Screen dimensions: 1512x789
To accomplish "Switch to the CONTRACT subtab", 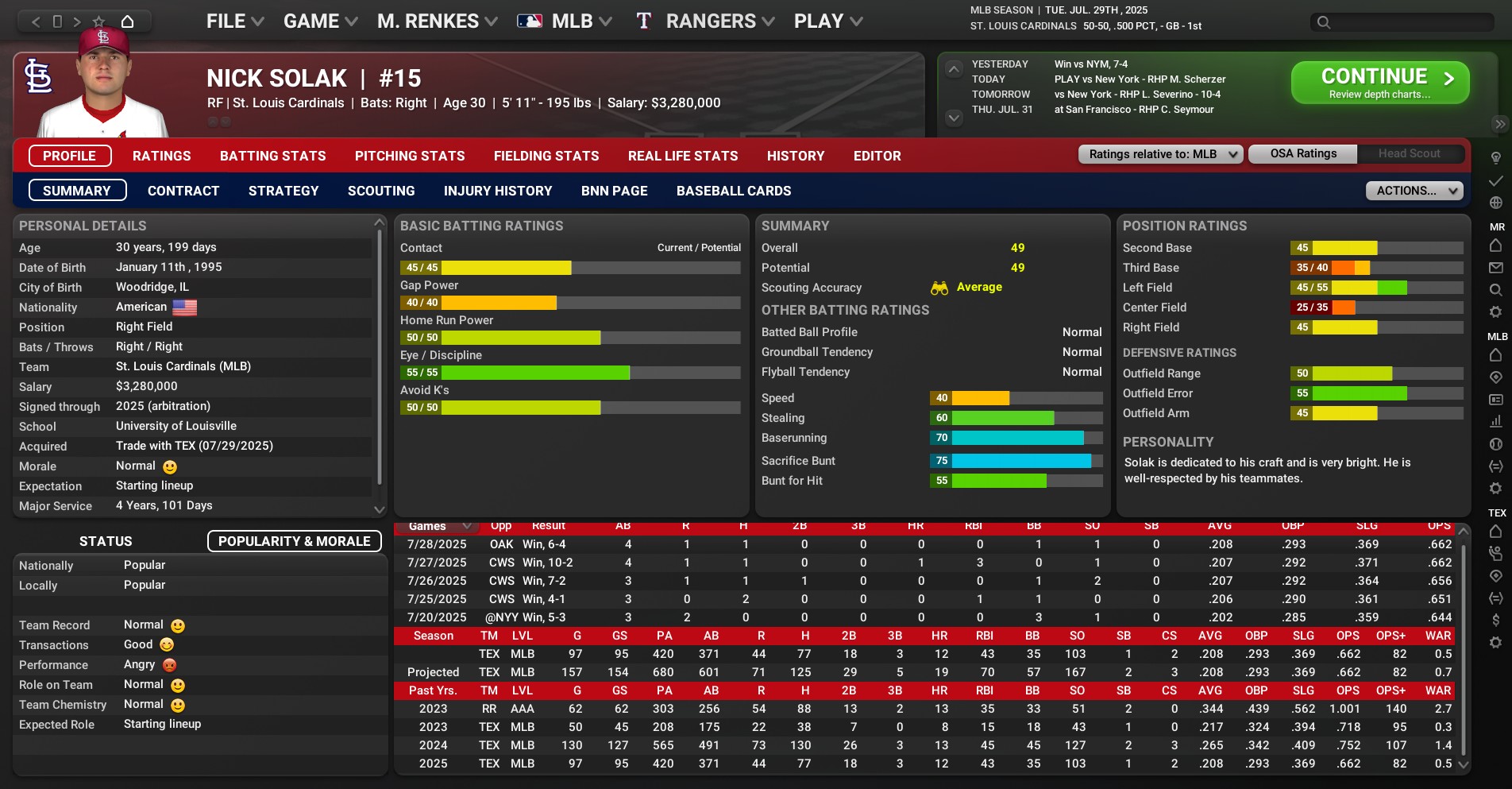I will (183, 191).
